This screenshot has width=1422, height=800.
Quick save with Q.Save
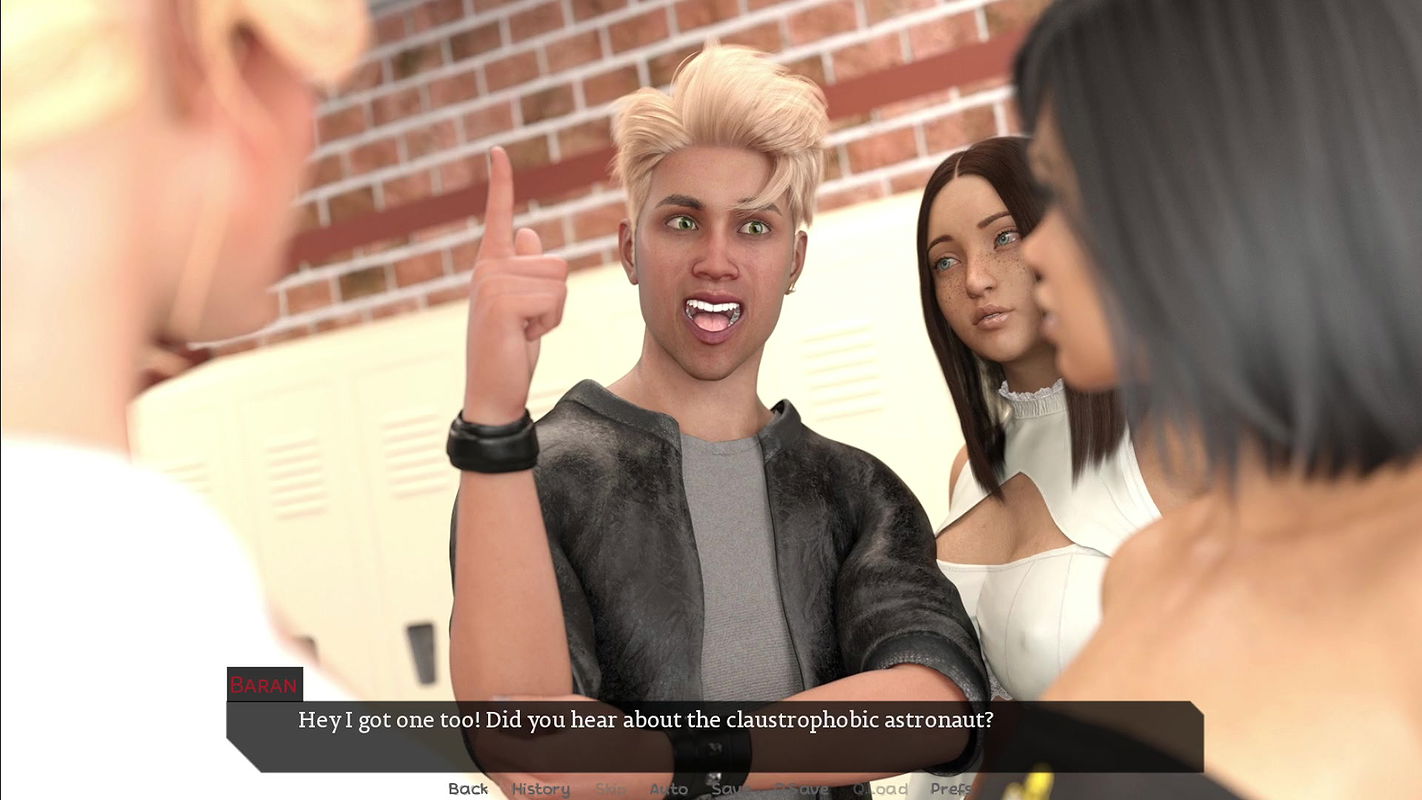coord(801,789)
